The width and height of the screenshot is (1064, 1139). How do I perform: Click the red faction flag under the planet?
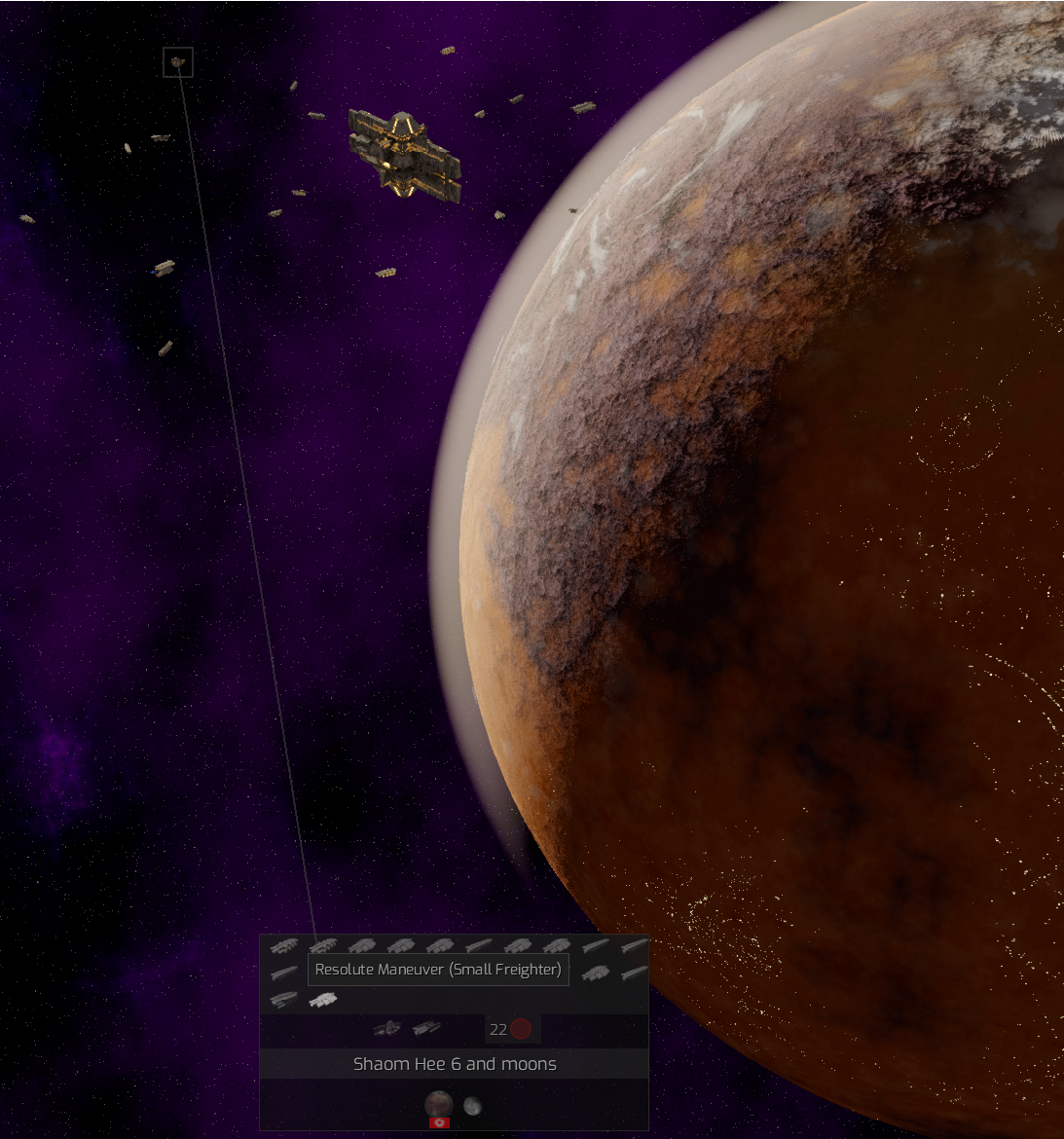[x=439, y=1122]
